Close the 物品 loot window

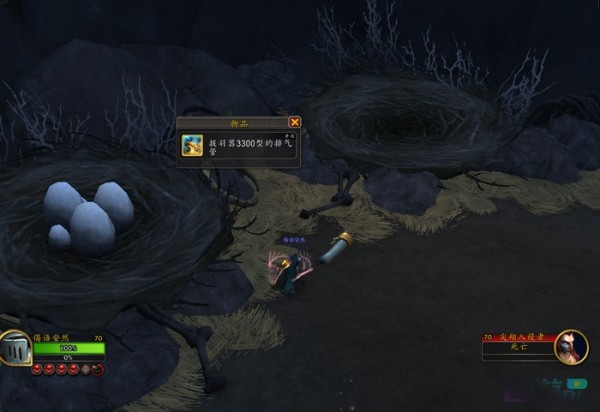[294, 122]
